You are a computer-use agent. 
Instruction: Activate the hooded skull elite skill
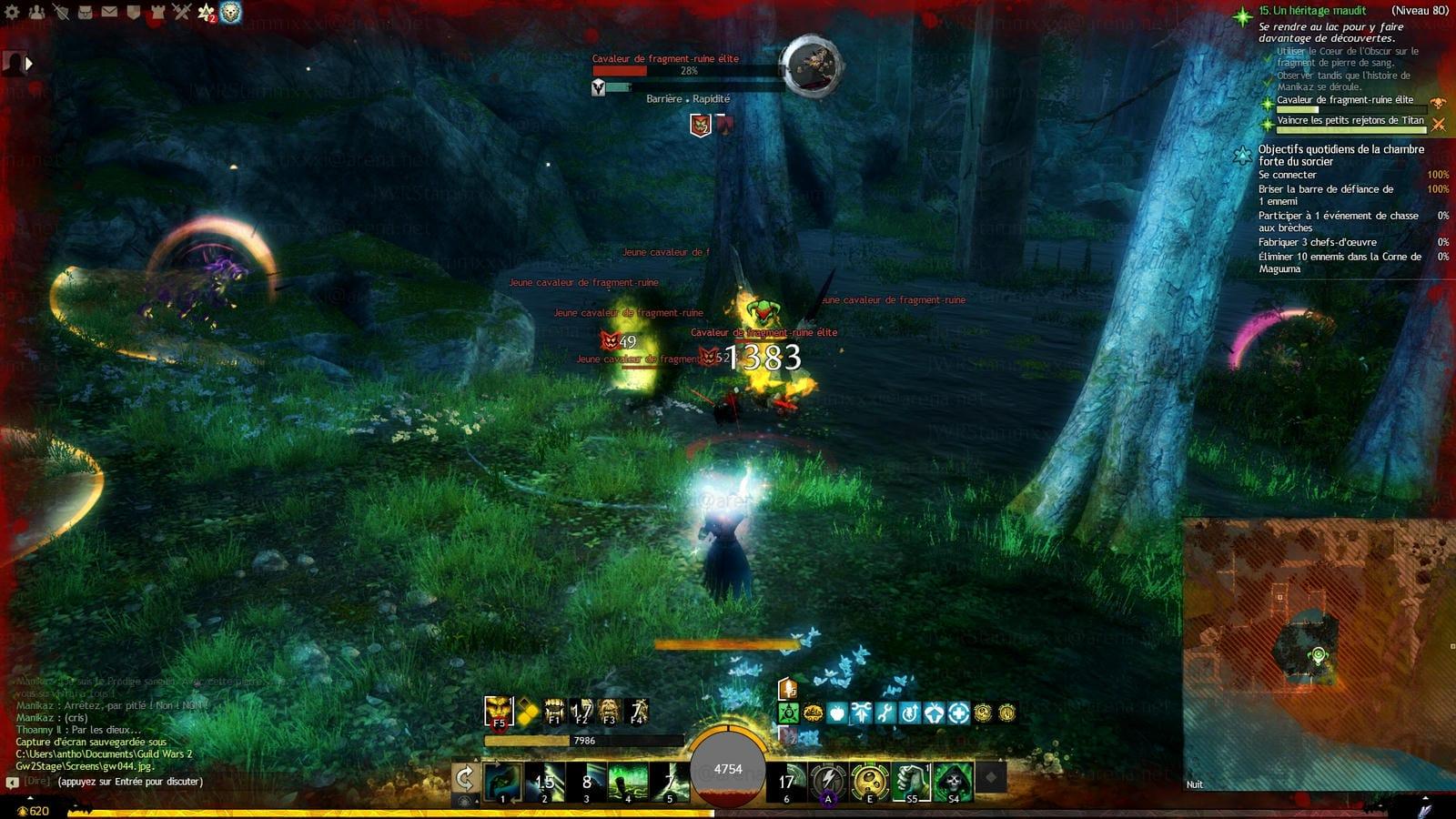(953, 781)
